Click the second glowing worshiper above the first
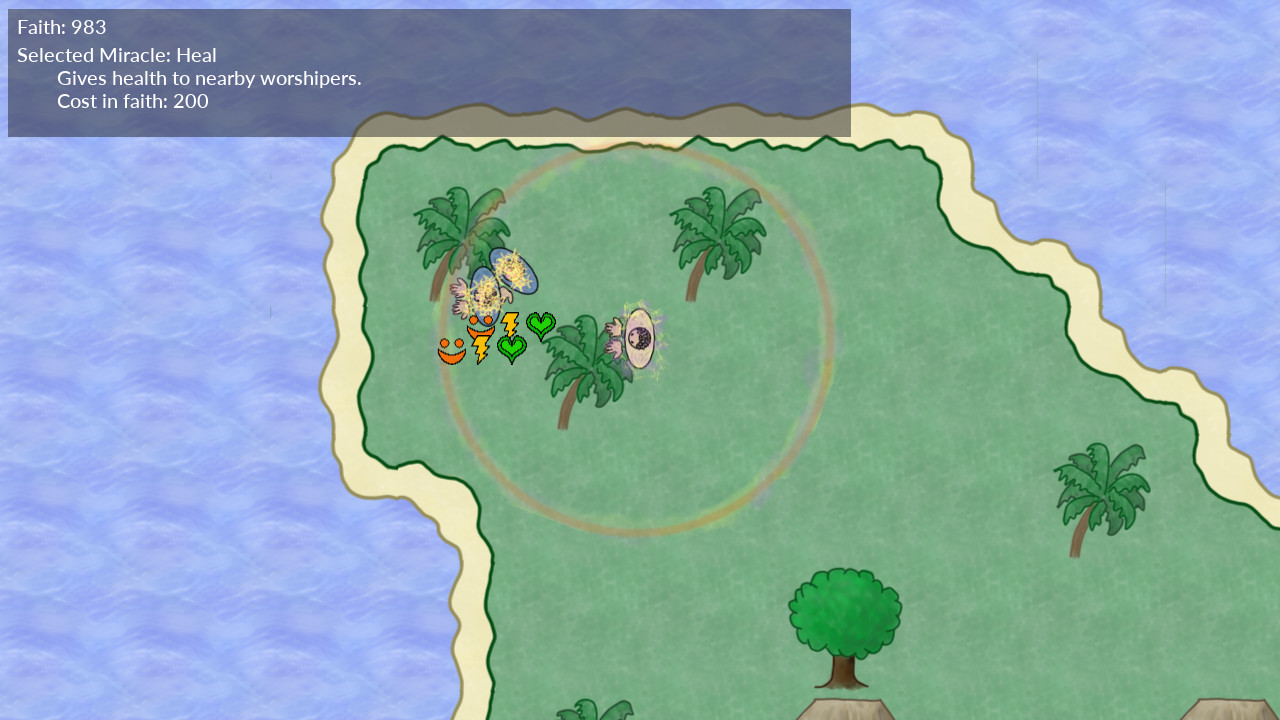 pyautogui.click(x=513, y=271)
